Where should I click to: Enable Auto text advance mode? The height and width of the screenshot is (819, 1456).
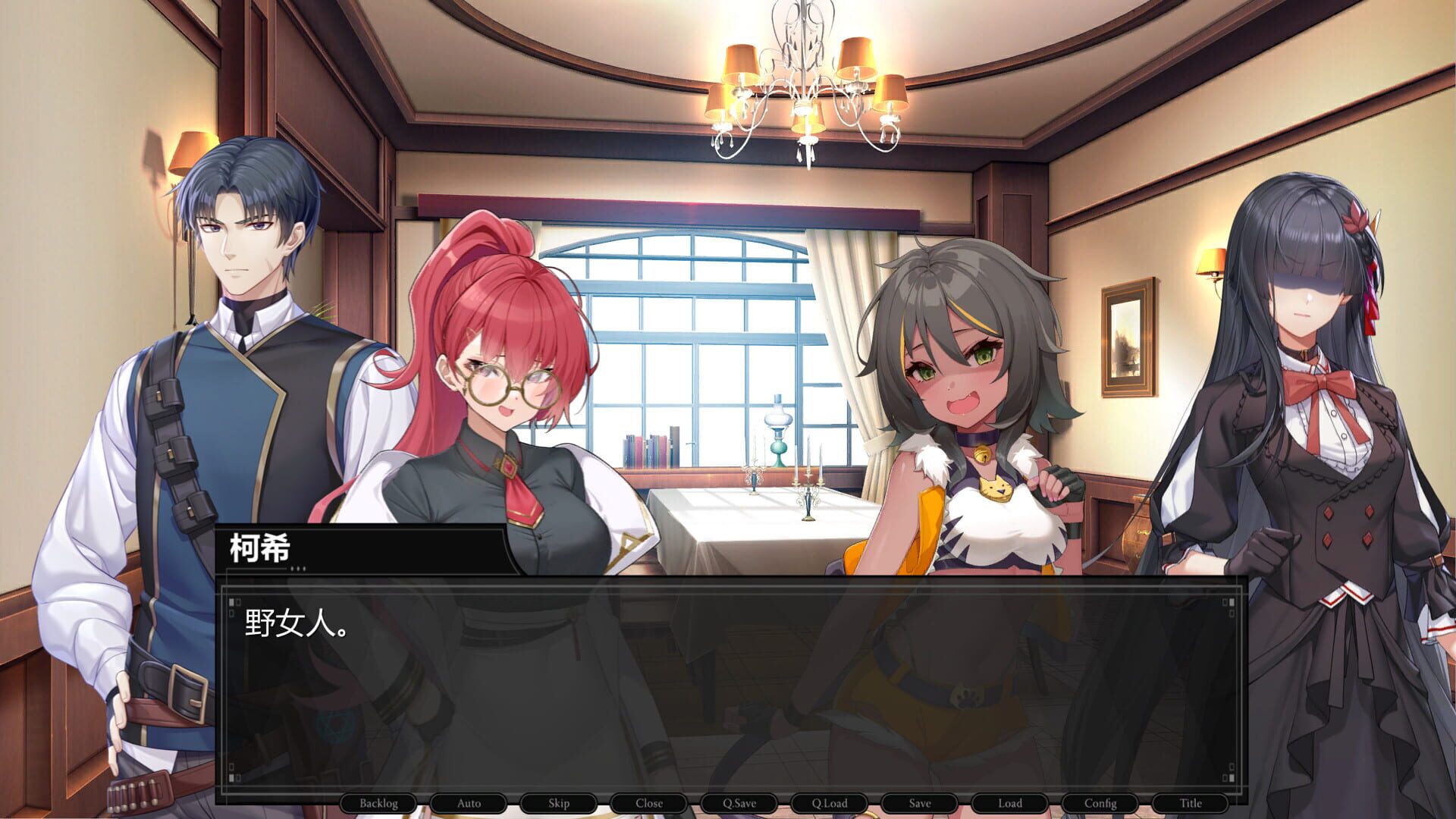(469, 802)
